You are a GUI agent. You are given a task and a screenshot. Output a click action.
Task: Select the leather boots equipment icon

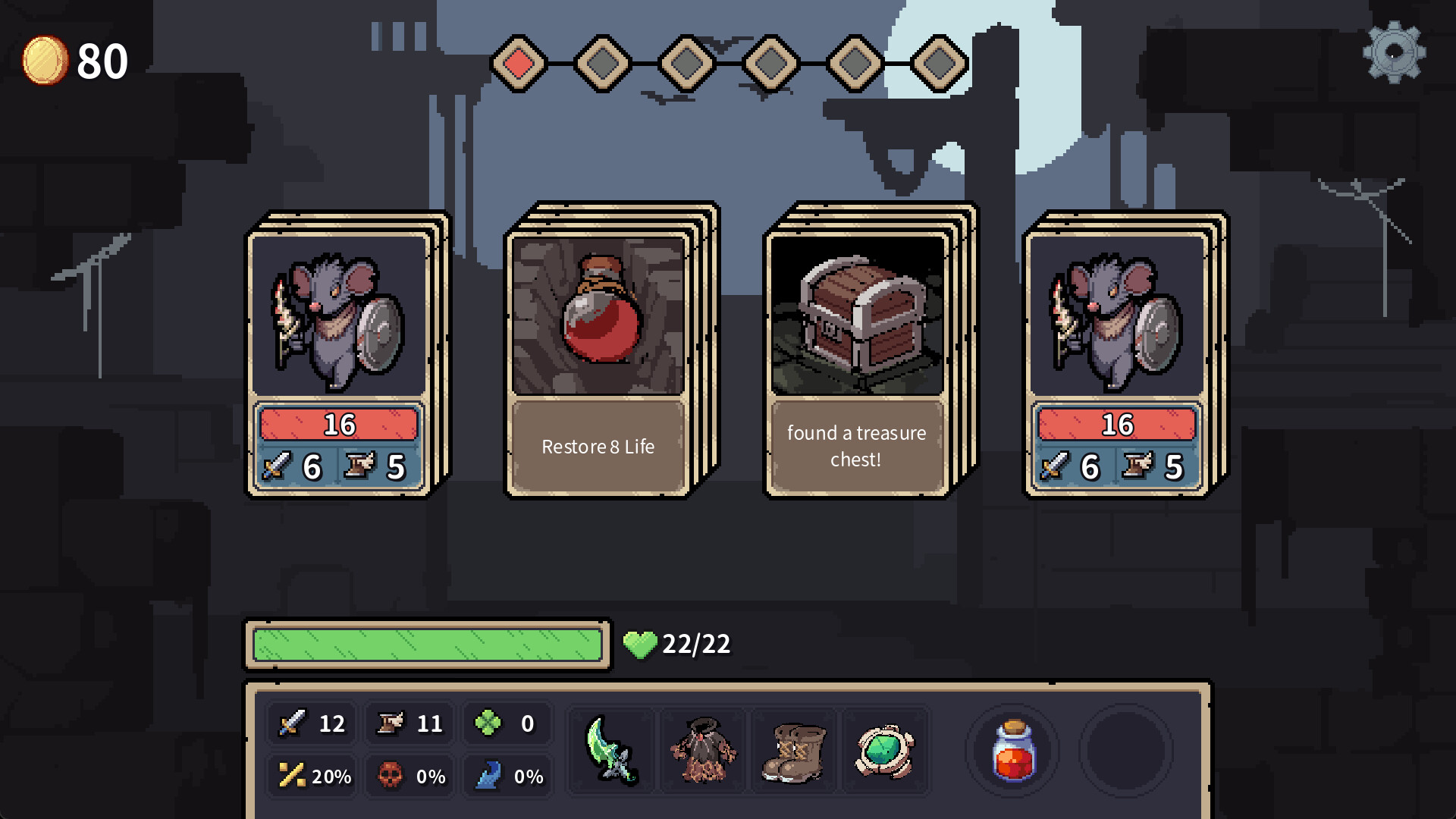click(795, 751)
